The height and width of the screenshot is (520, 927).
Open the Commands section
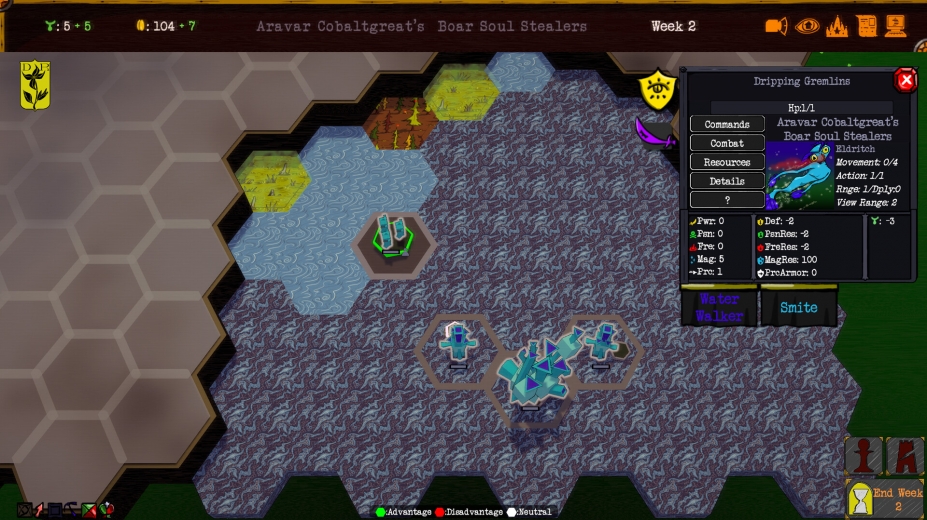coord(727,124)
